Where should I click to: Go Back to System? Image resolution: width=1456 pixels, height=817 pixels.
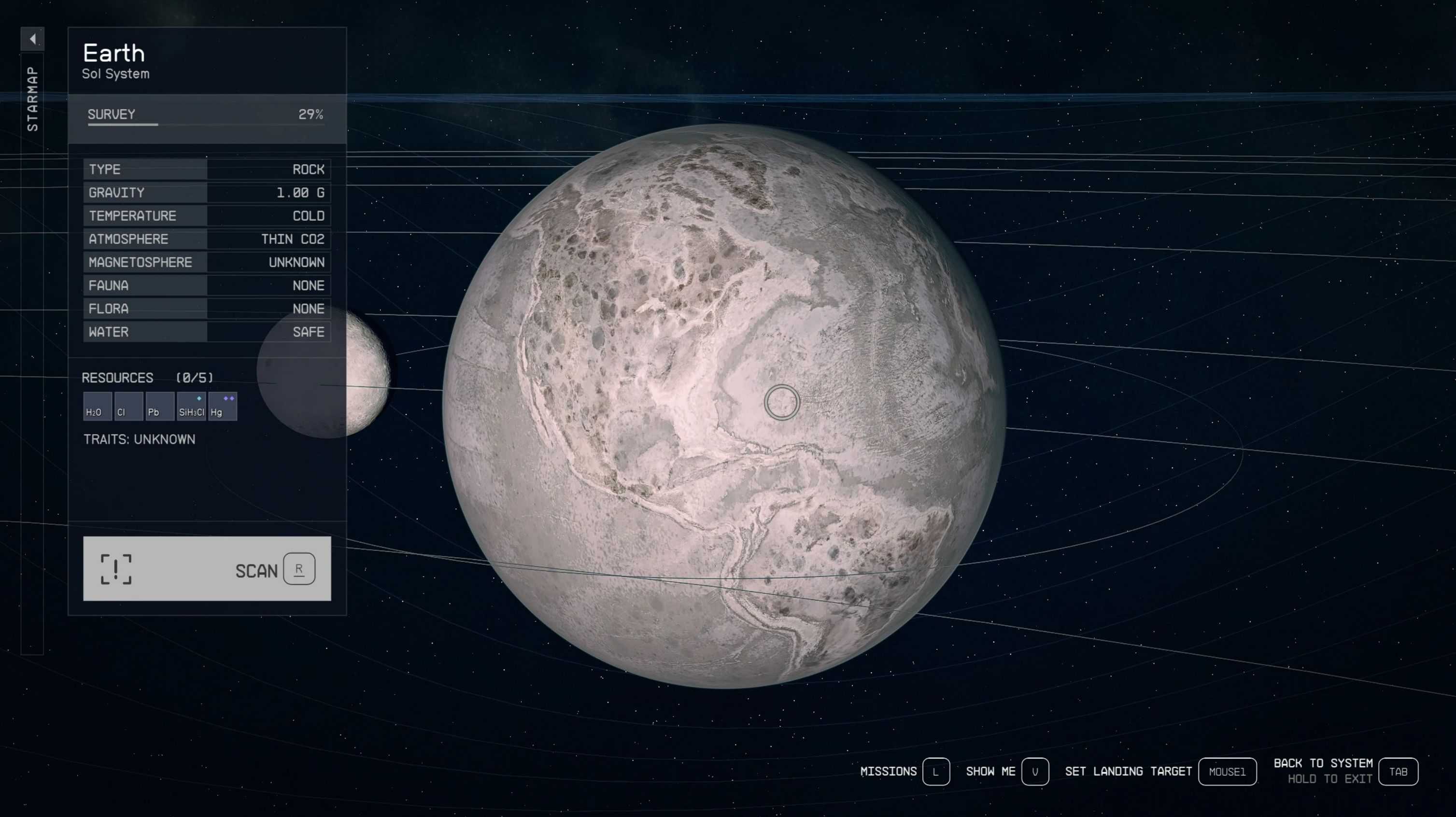point(1397,772)
